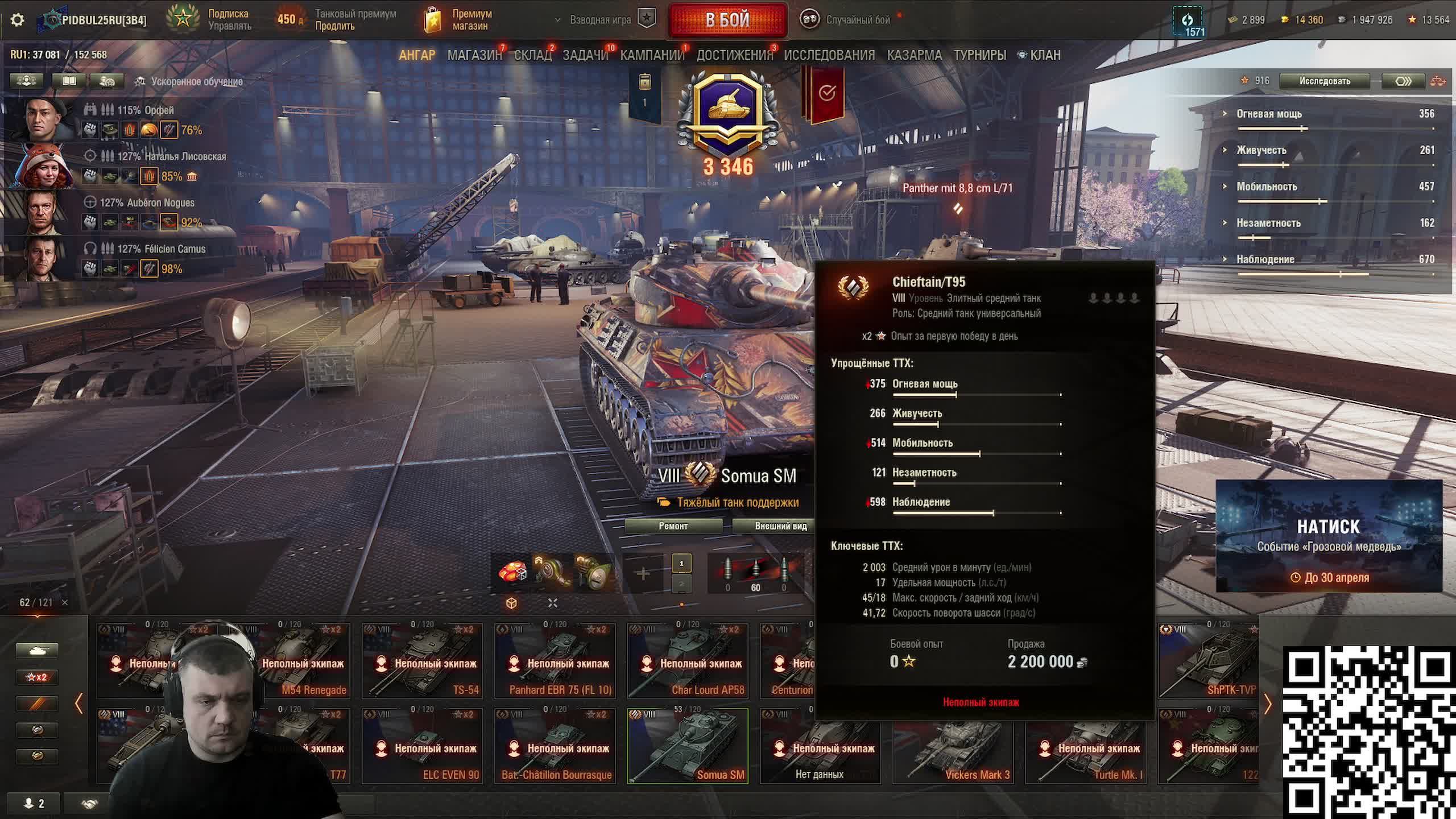The image size is (1456, 819).
Task: Go to the ЗАДАЧИ tab
Action: [x=585, y=55]
